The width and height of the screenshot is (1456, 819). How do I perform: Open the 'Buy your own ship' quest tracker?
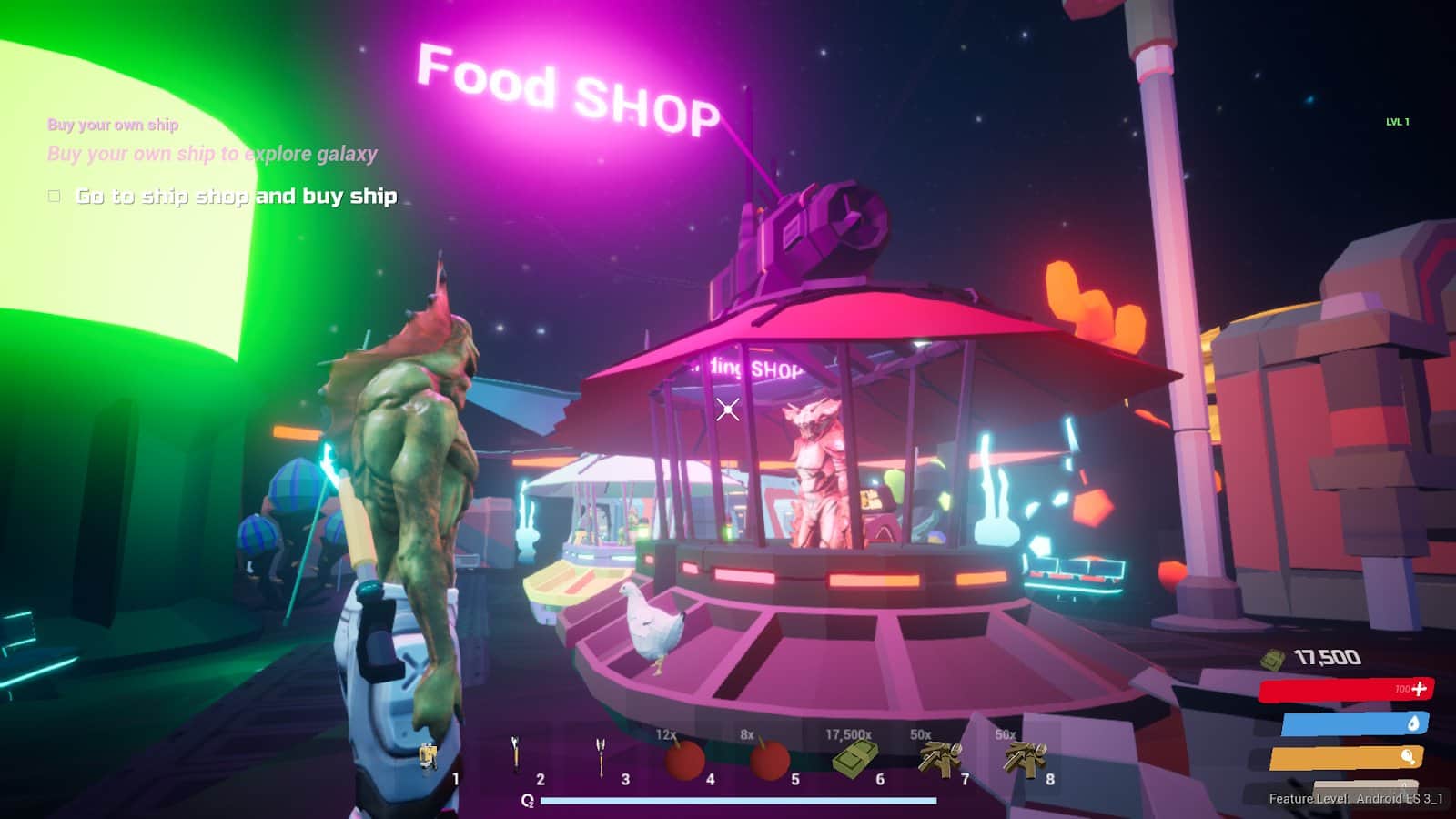click(113, 125)
